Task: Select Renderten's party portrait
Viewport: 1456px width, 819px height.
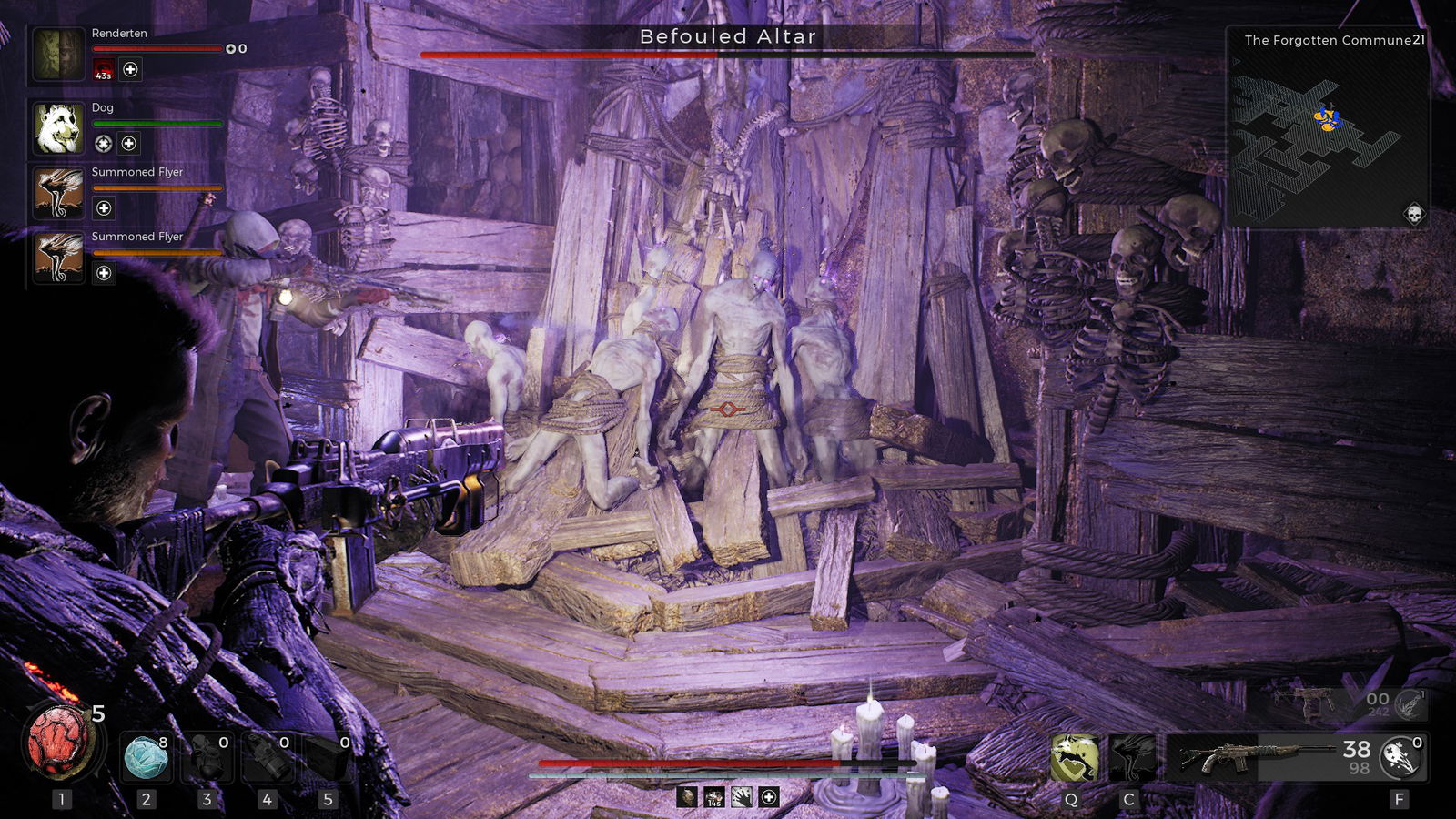Action: tap(59, 54)
